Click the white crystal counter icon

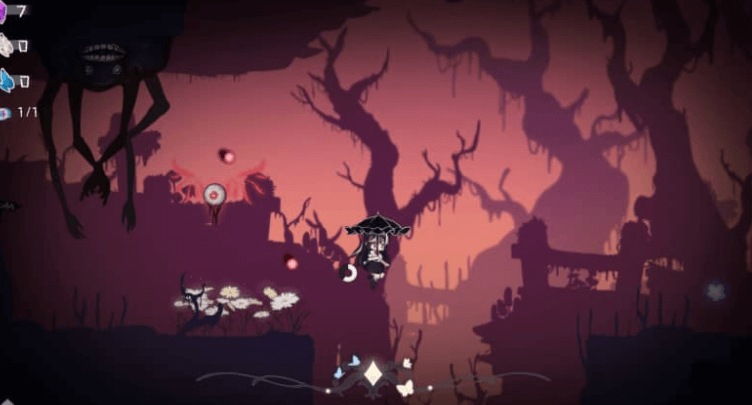(4, 45)
